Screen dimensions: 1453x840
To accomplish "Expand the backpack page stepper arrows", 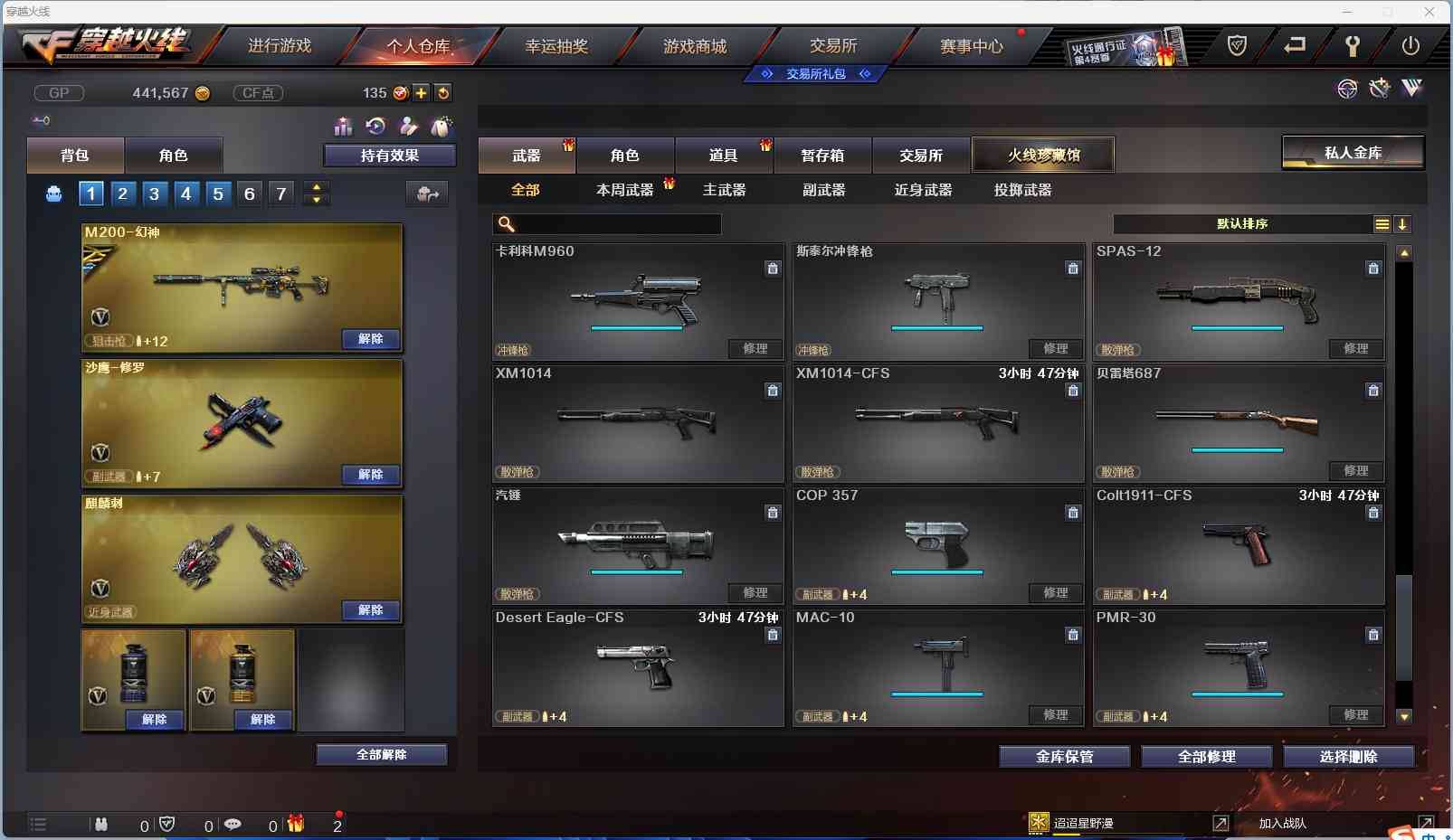I will 316,193.
